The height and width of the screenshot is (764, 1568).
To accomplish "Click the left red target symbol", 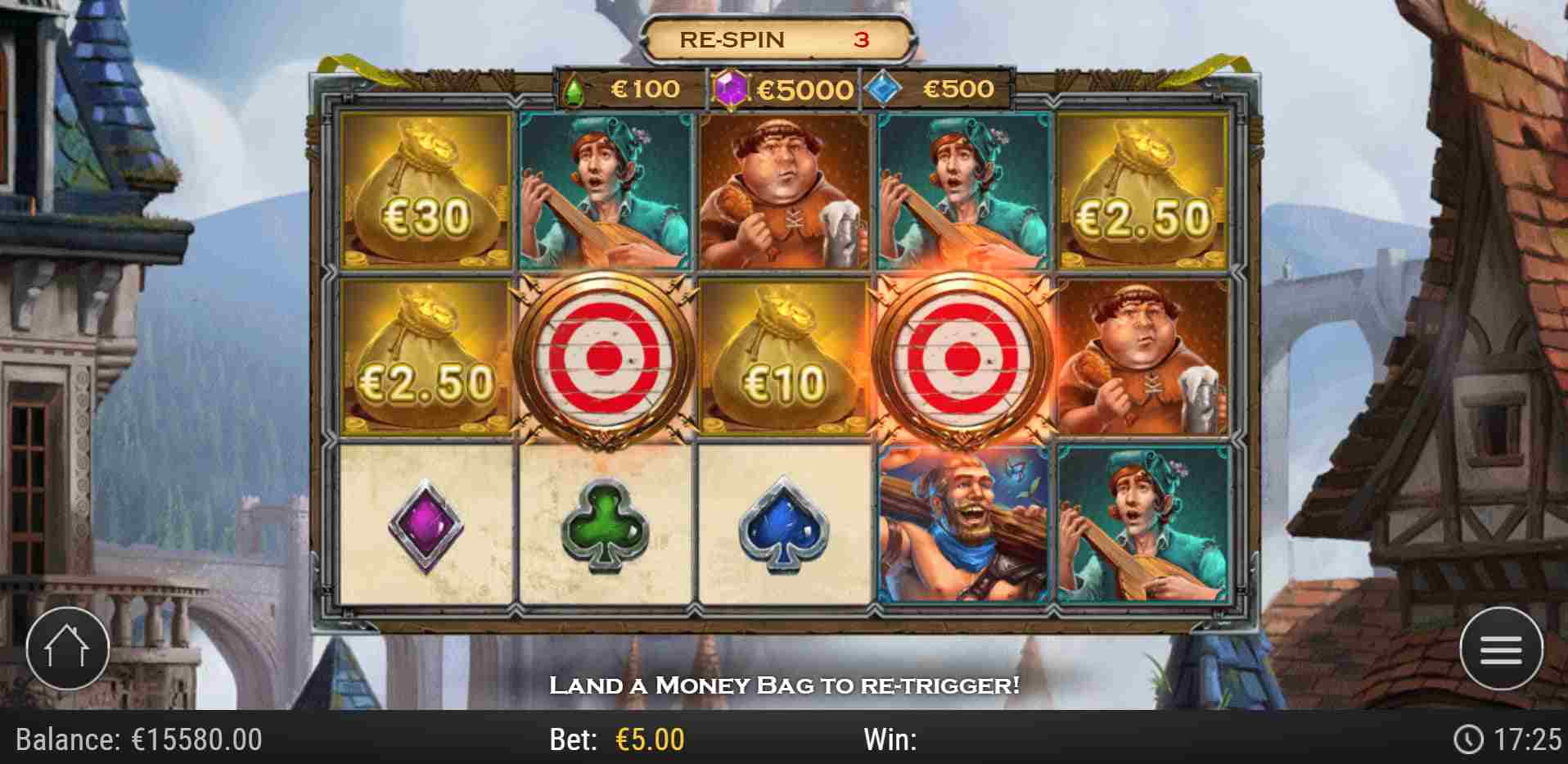I will (x=604, y=360).
